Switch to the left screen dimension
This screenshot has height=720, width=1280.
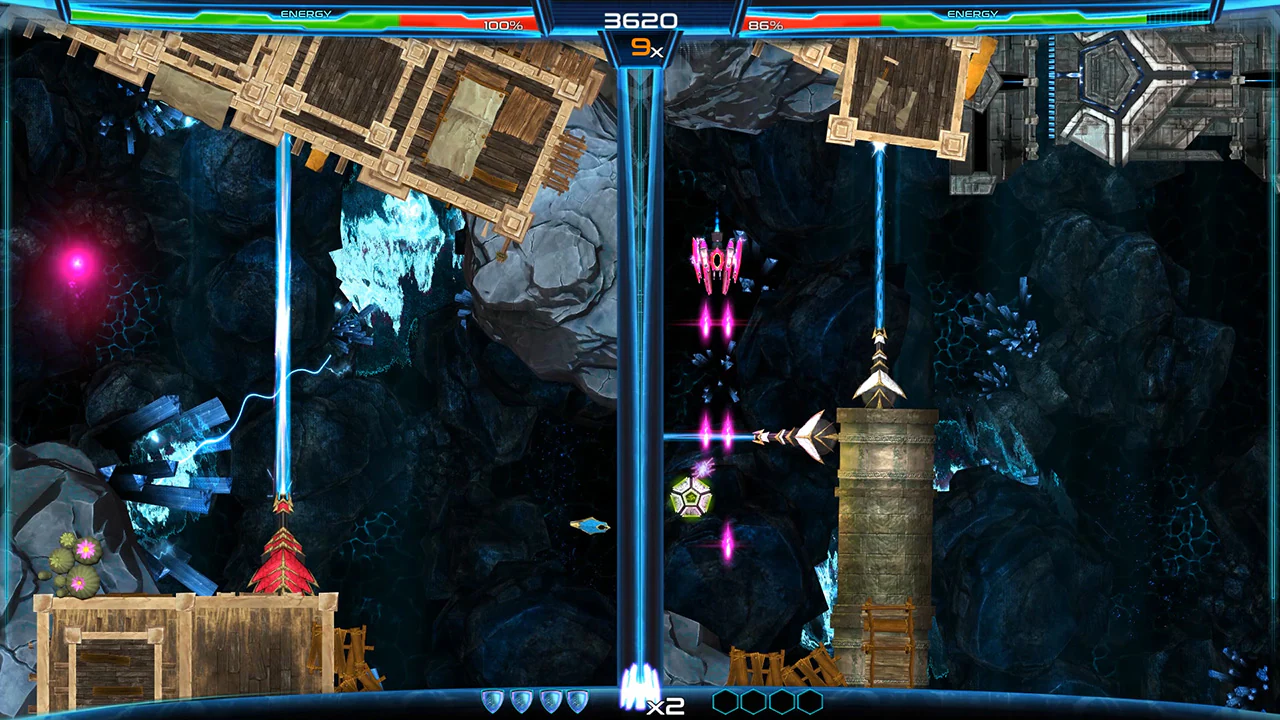320,360
